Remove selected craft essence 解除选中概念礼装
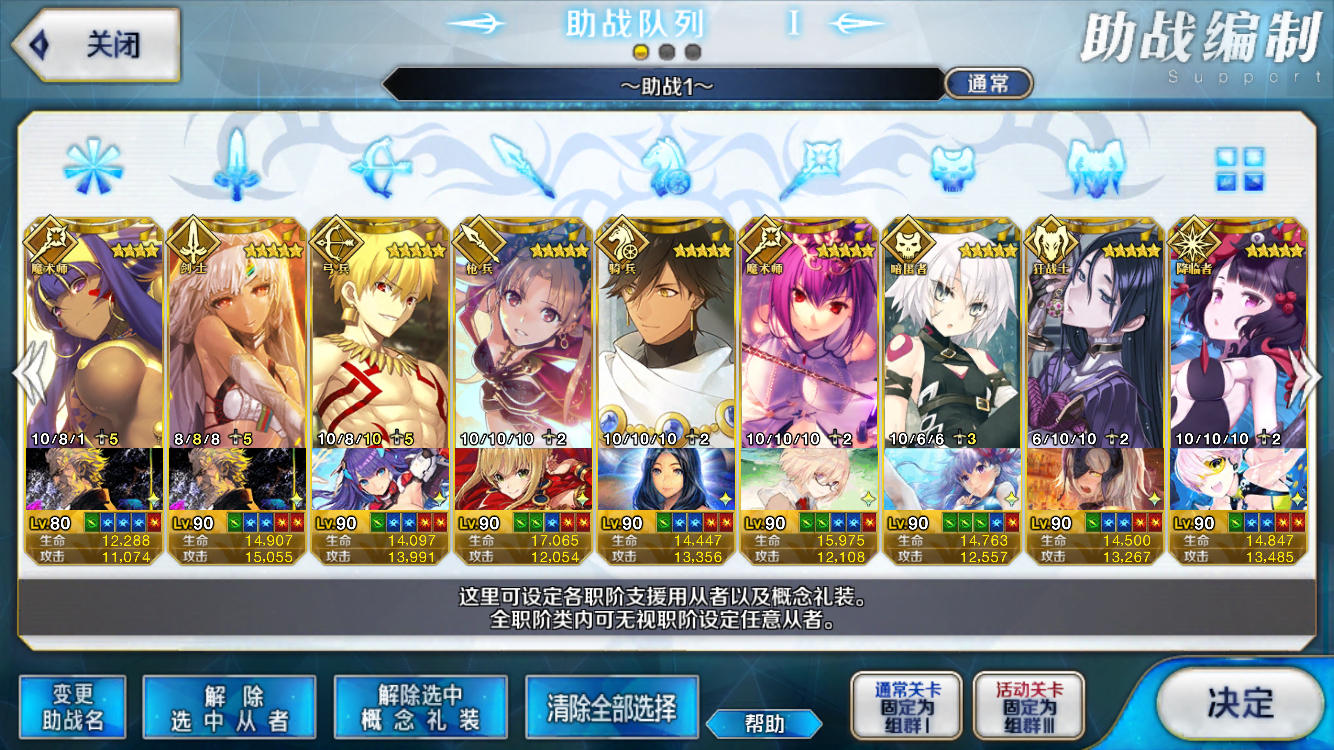The height and width of the screenshot is (750, 1334). 420,707
